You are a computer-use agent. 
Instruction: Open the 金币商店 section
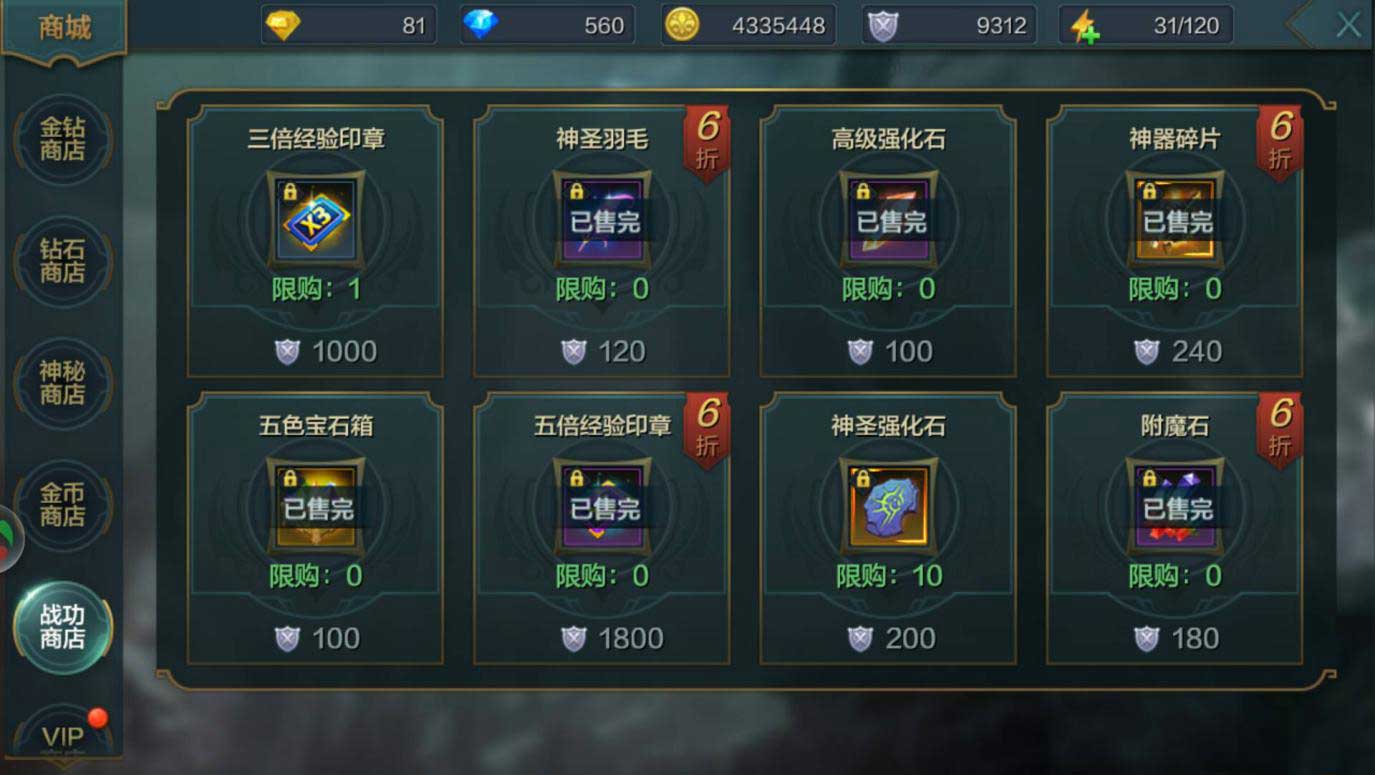(x=62, y=505)
